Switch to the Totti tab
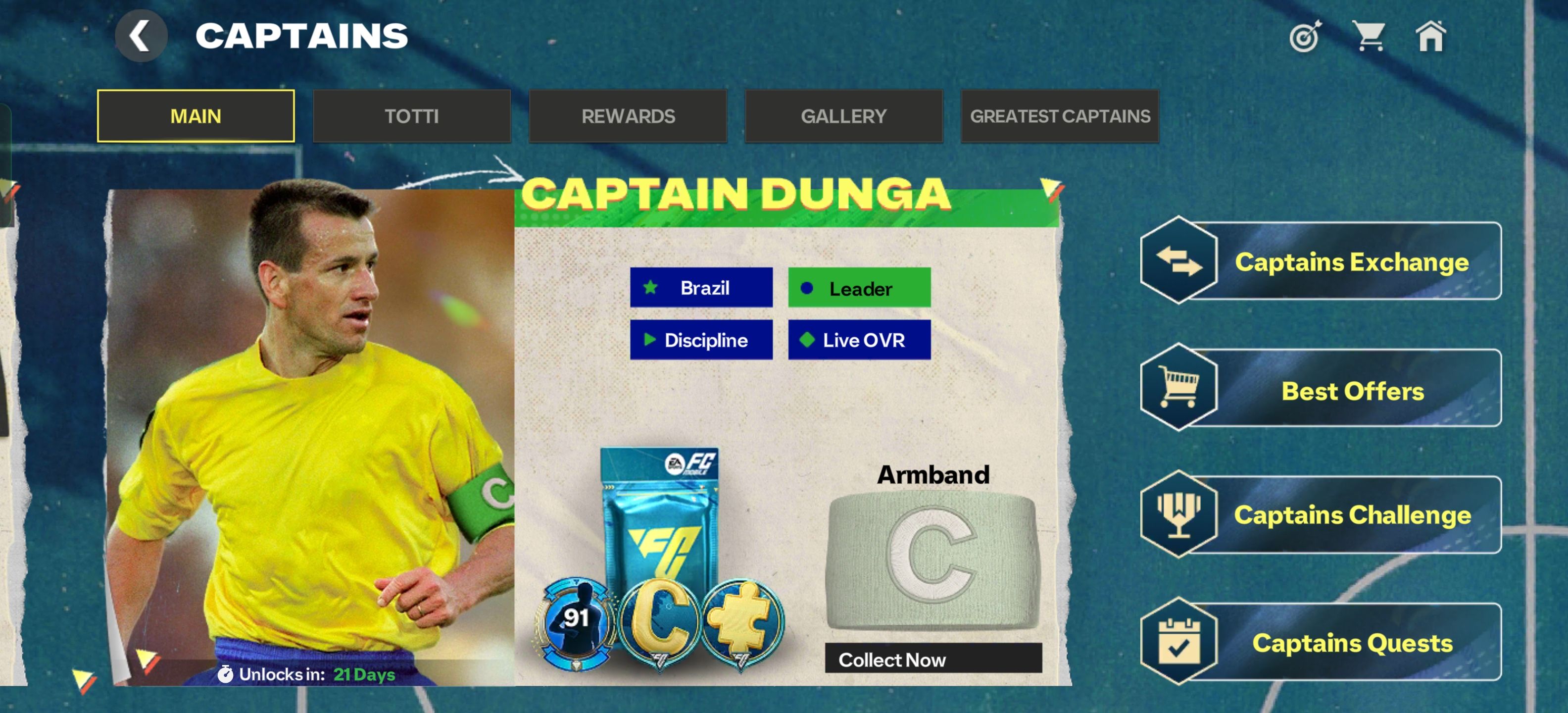The height and width of the screenshot is (713, 1568). [x=411, y=116]
